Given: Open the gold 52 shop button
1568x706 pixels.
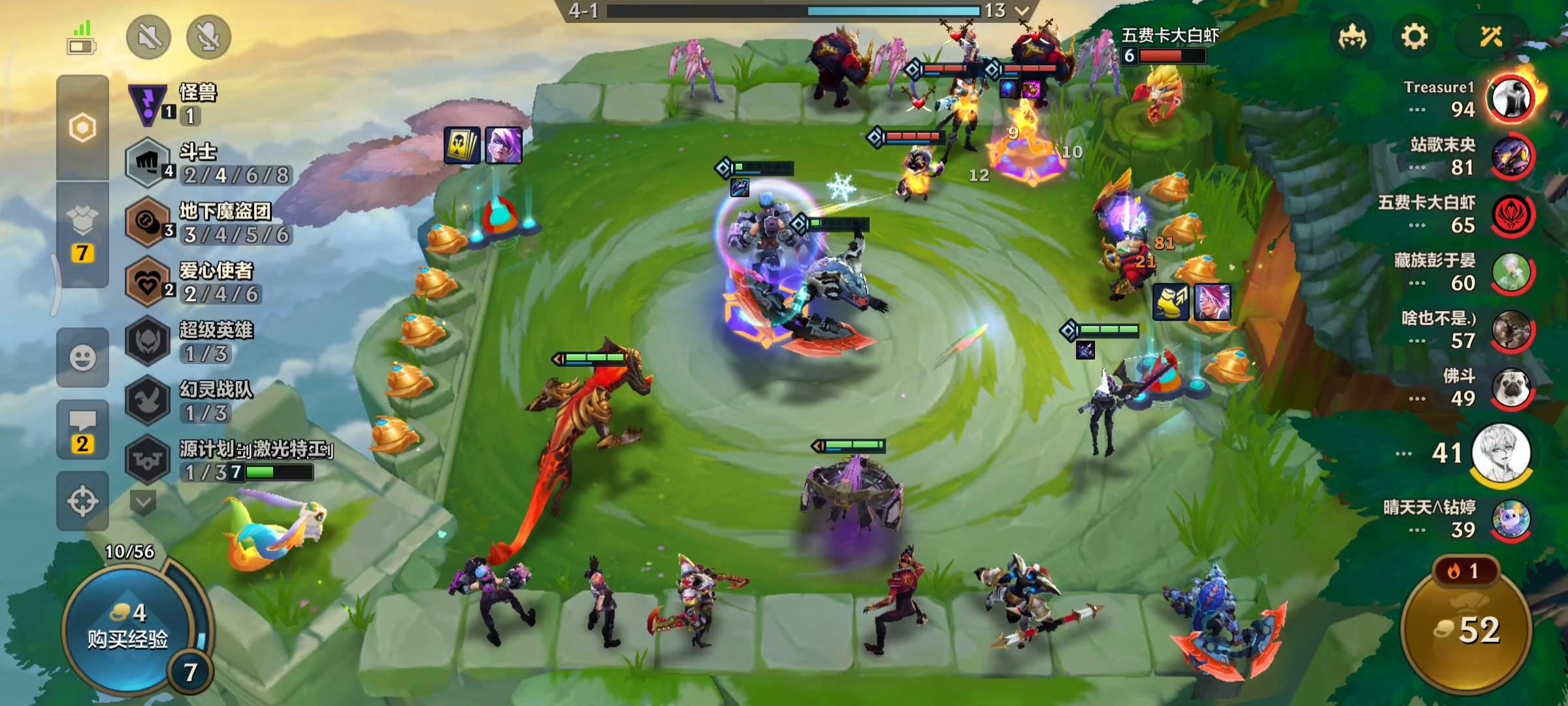Looking at the screenshot, I should pos(1466,630).
